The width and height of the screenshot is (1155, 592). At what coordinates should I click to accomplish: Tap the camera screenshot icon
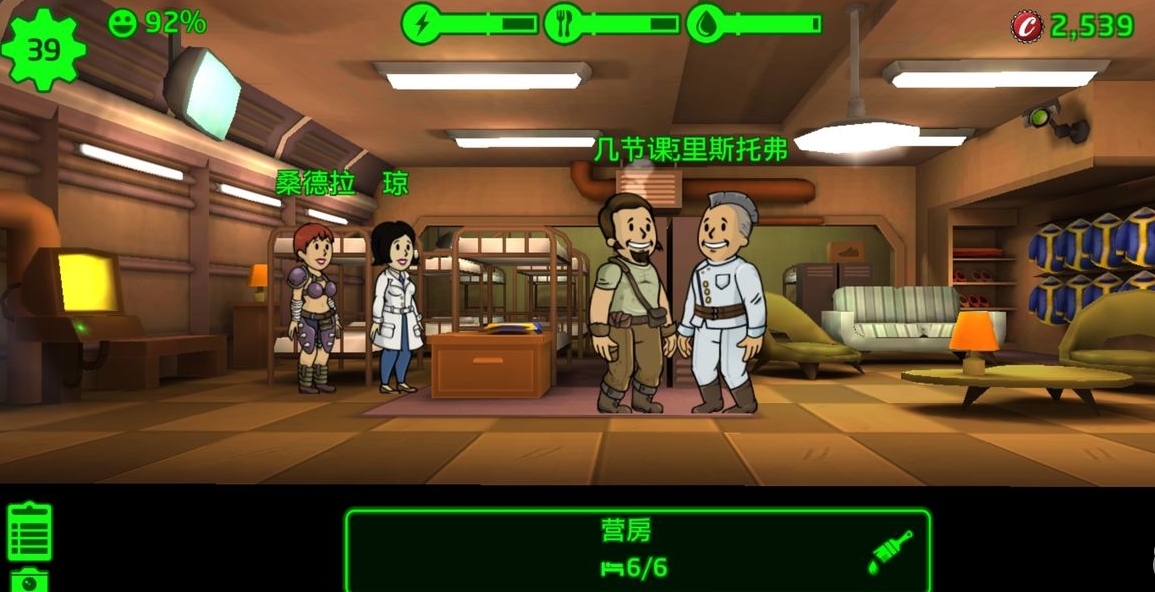29,579
